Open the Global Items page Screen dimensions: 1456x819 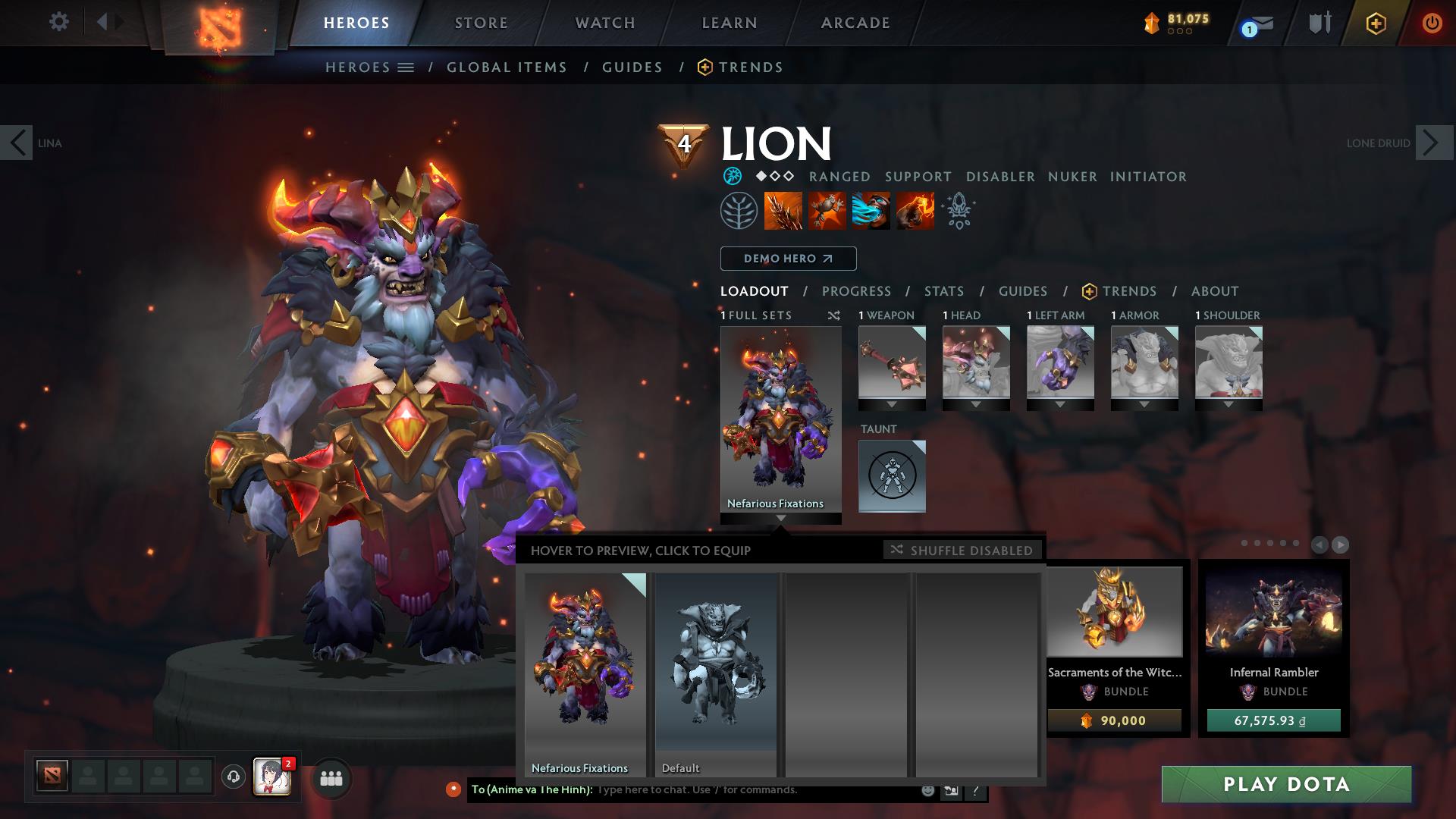click(x=507, y=67)
